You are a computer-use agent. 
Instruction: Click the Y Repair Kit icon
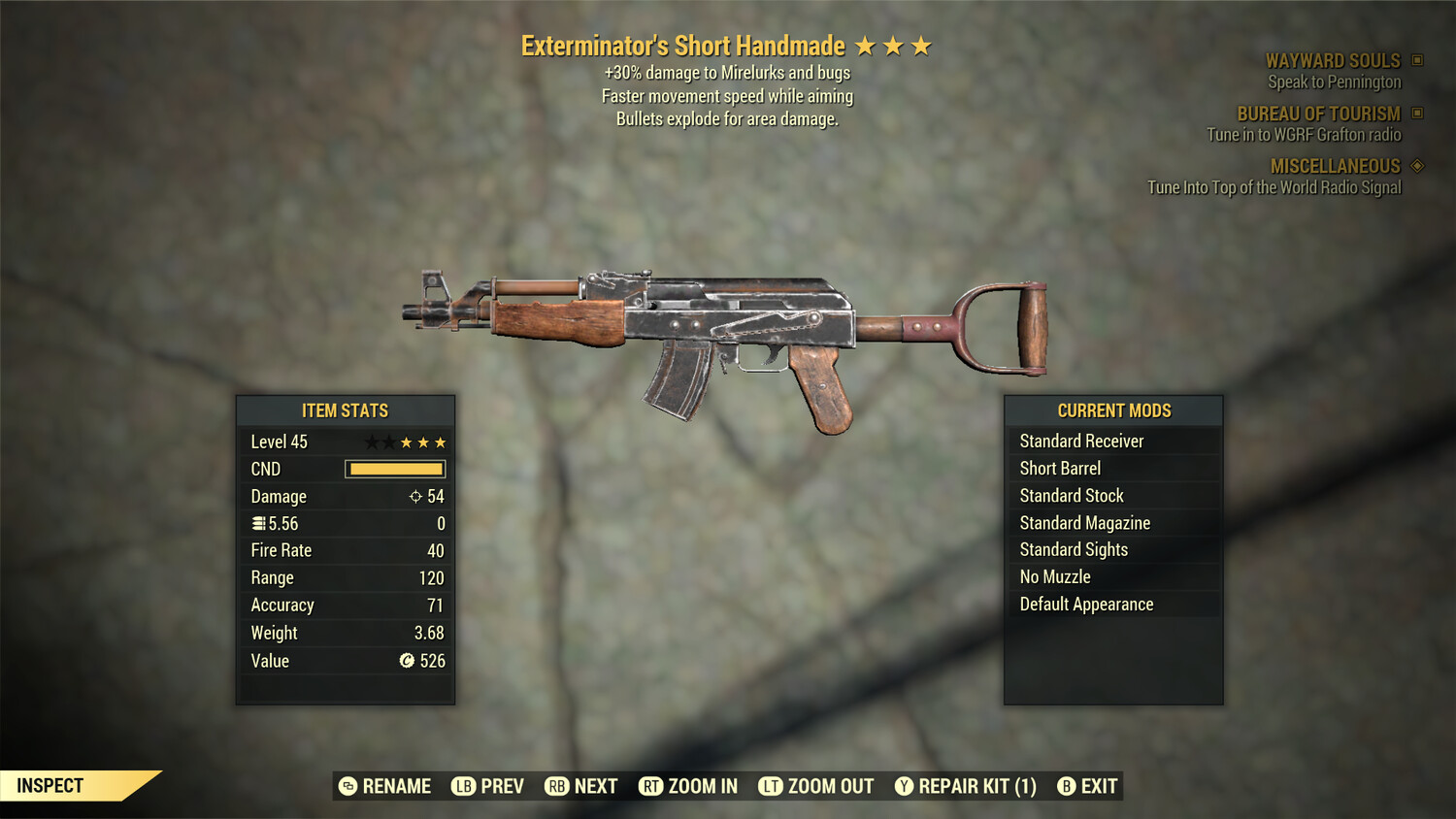905,786
